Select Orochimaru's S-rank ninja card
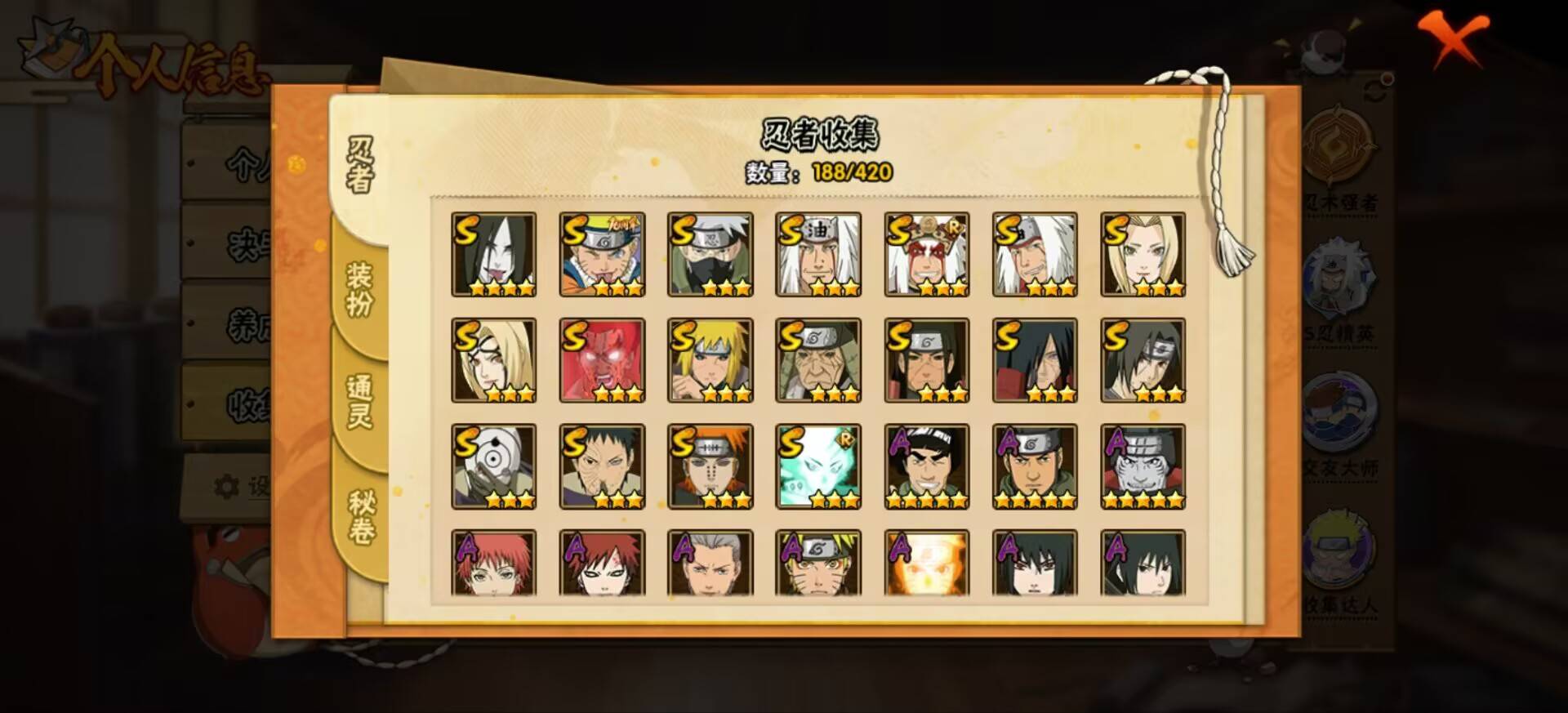Image resolution: width=1568 pixels, height=713 pixels. 492,253
